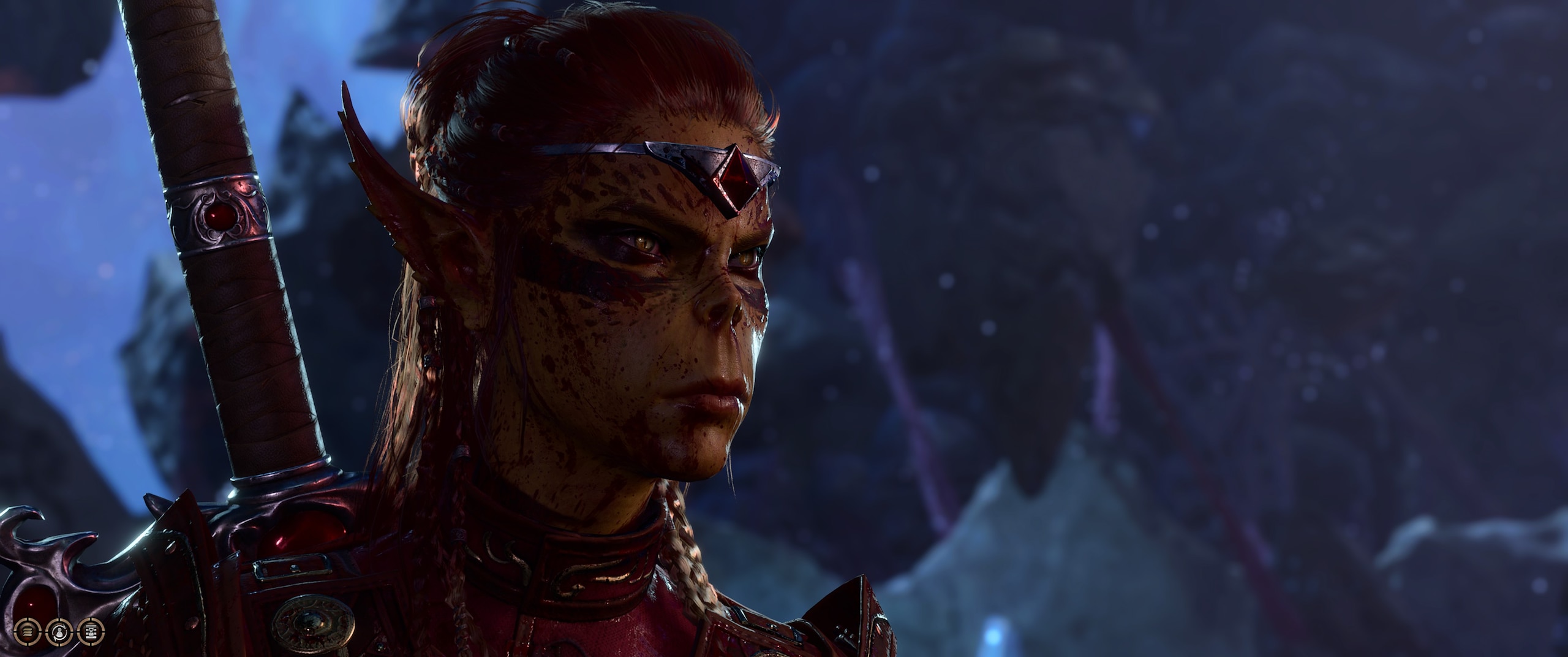1568x657 pixels.
Task: Click the rightmost bottom-left circular icon
Action: coord(91,634)
